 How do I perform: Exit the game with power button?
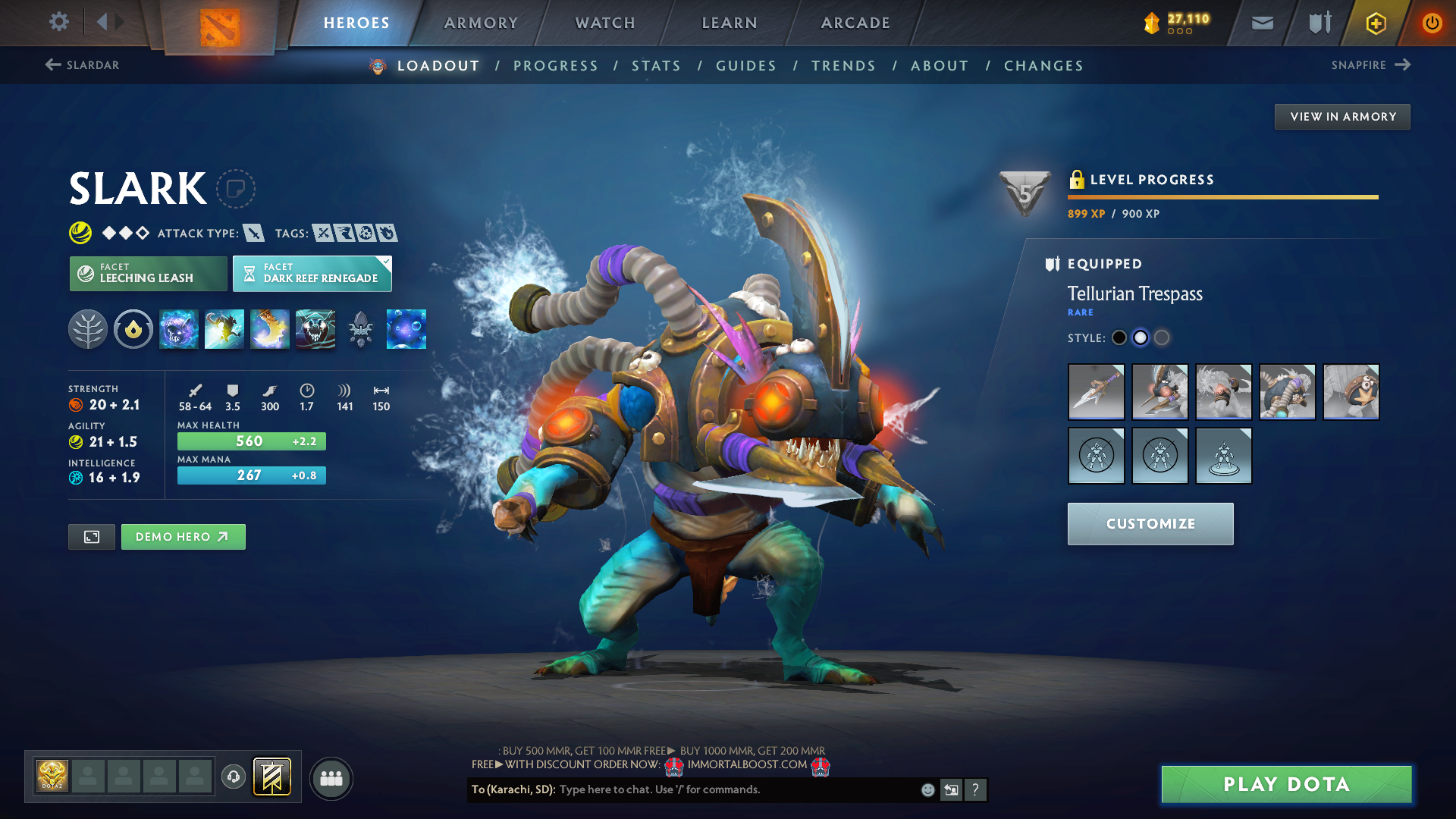1432,23
